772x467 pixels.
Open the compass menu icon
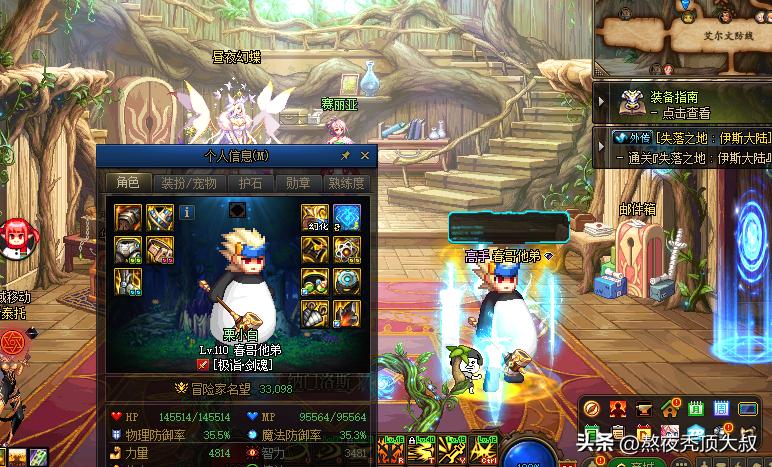tap(592, 408)
